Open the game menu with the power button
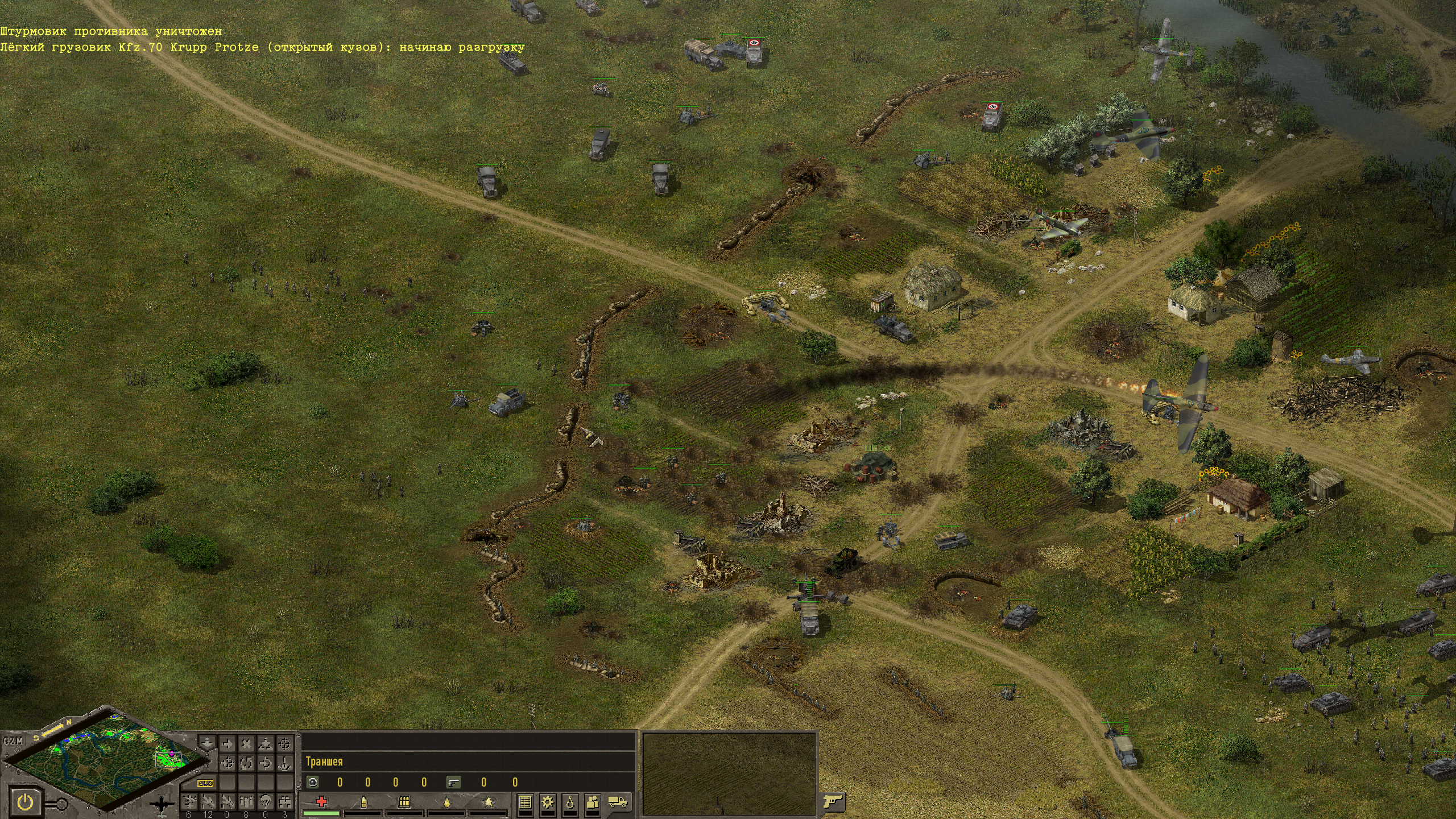 point(25,803)
